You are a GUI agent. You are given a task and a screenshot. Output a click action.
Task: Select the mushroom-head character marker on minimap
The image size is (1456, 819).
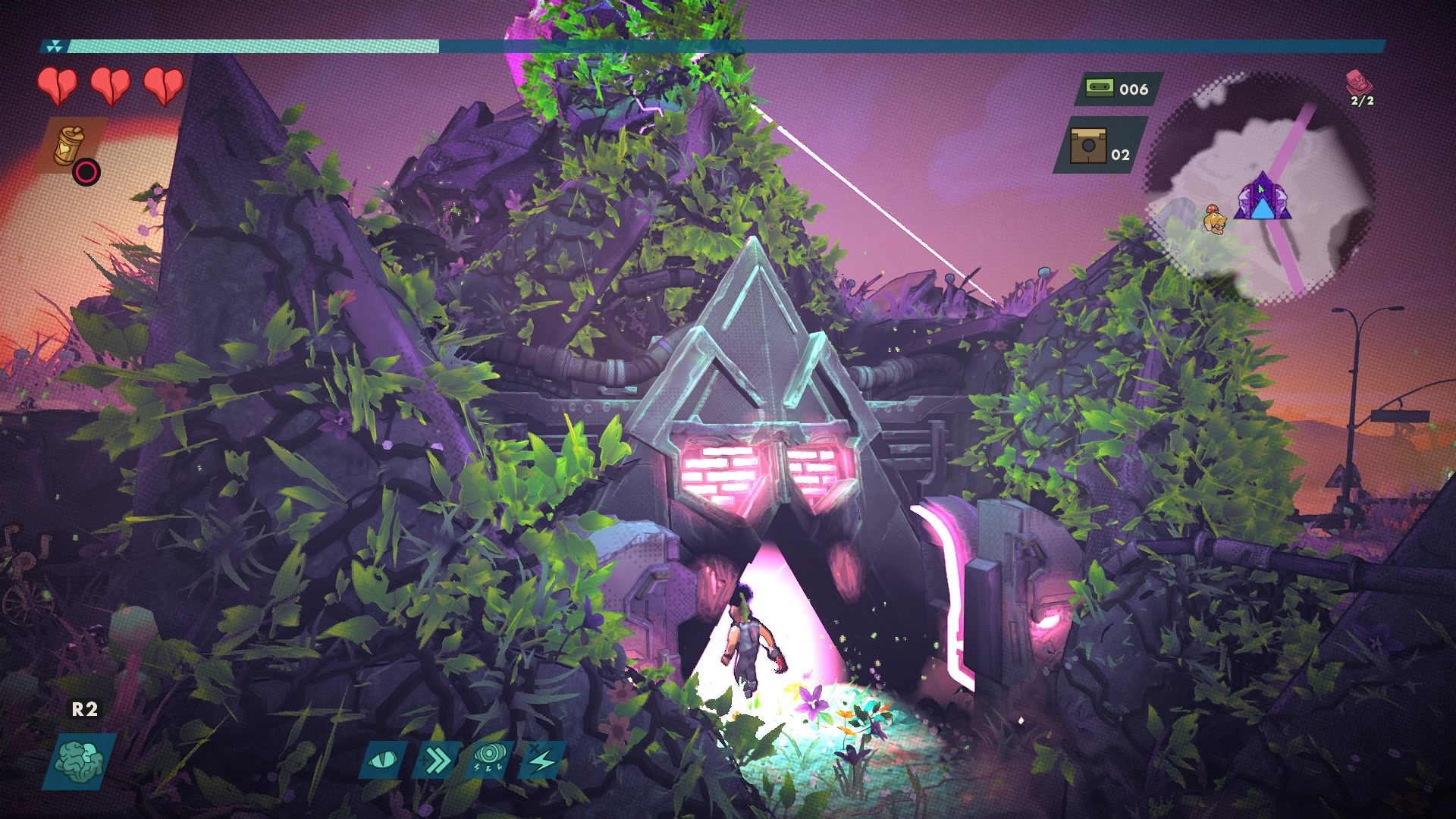[1214, 220]
